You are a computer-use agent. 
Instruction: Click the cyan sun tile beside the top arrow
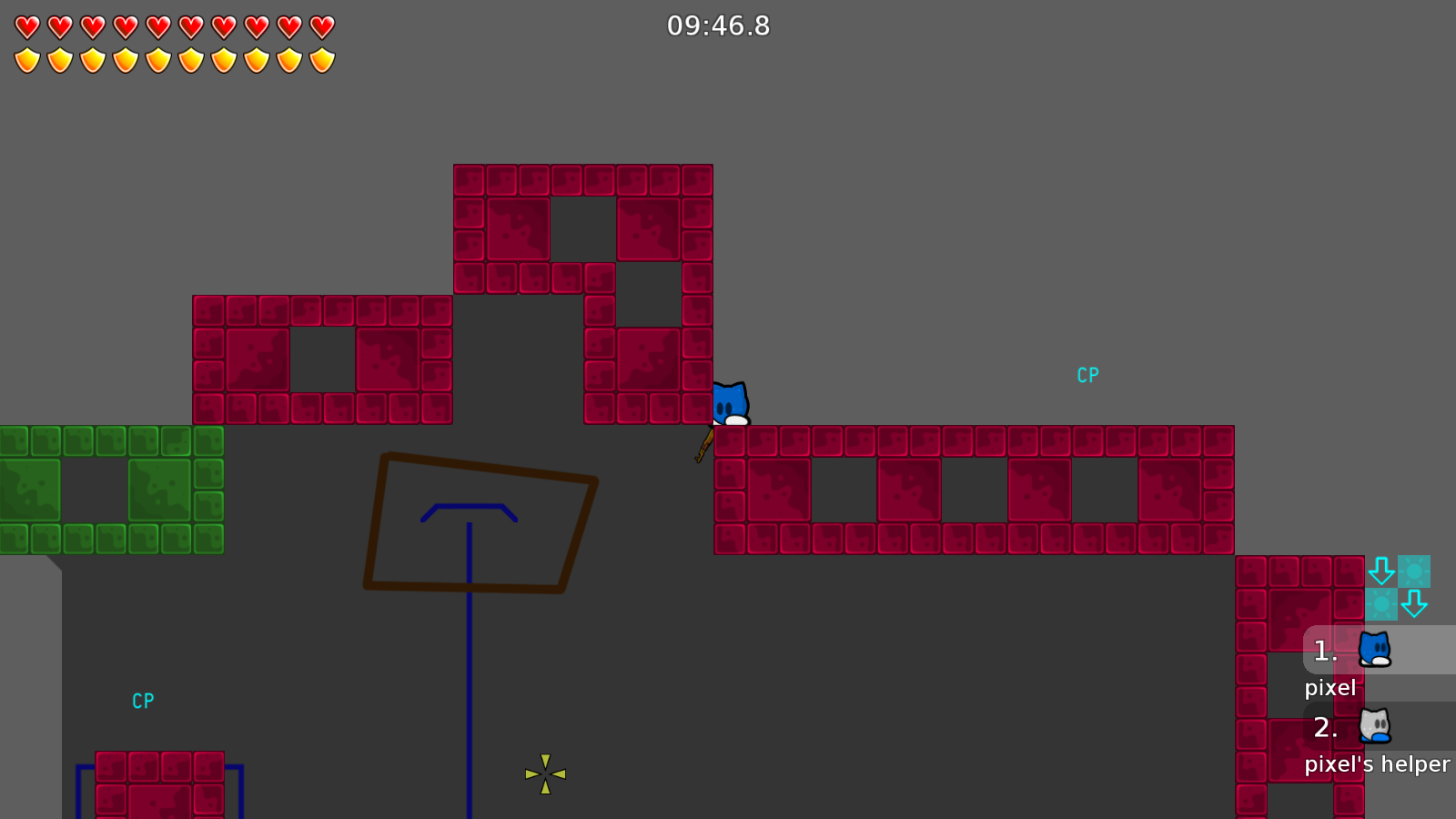click(x=1415, y=571)
